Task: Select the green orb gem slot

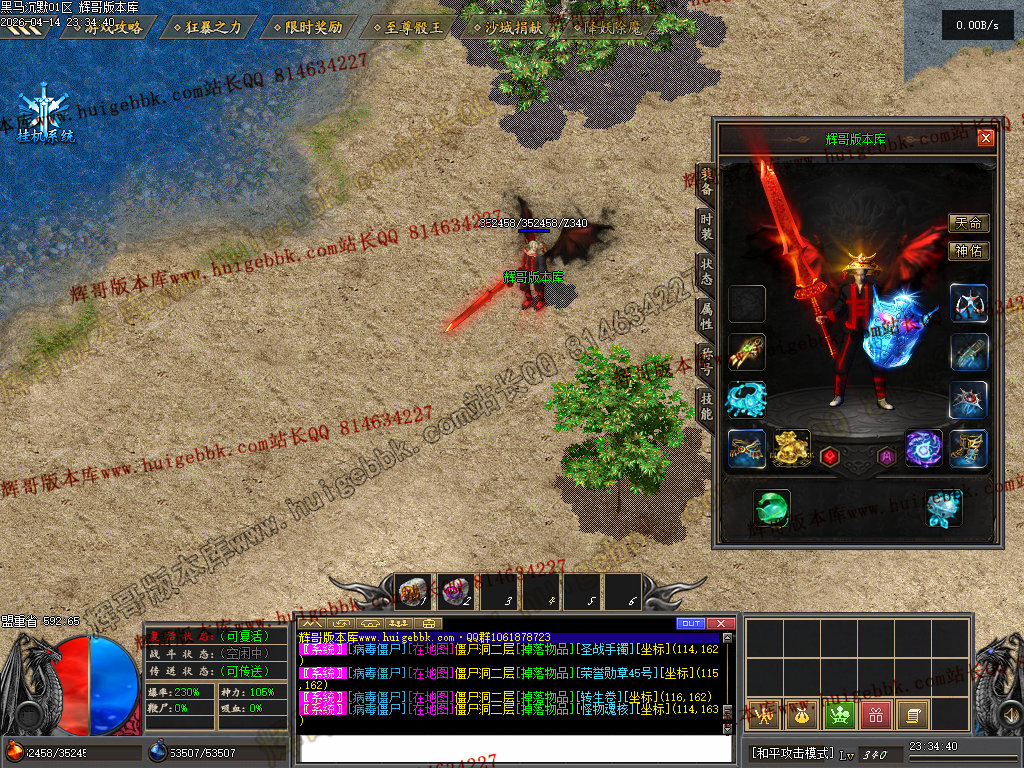Action: (771, 508)
